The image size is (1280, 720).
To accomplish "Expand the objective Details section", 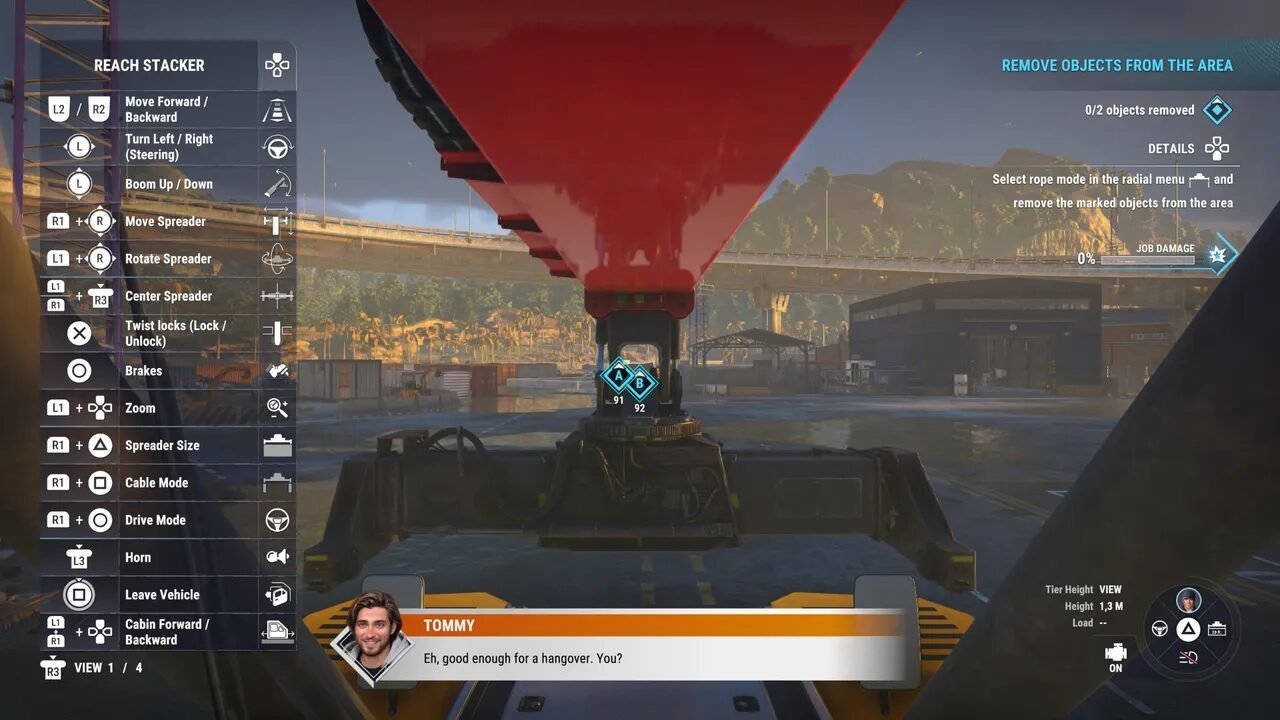I will pyautogui.click(x=1188, y=149).
